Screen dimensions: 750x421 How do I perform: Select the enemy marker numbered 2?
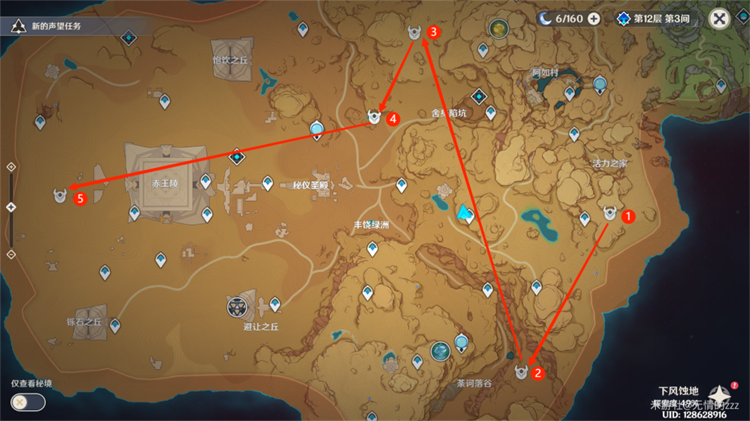521,372
